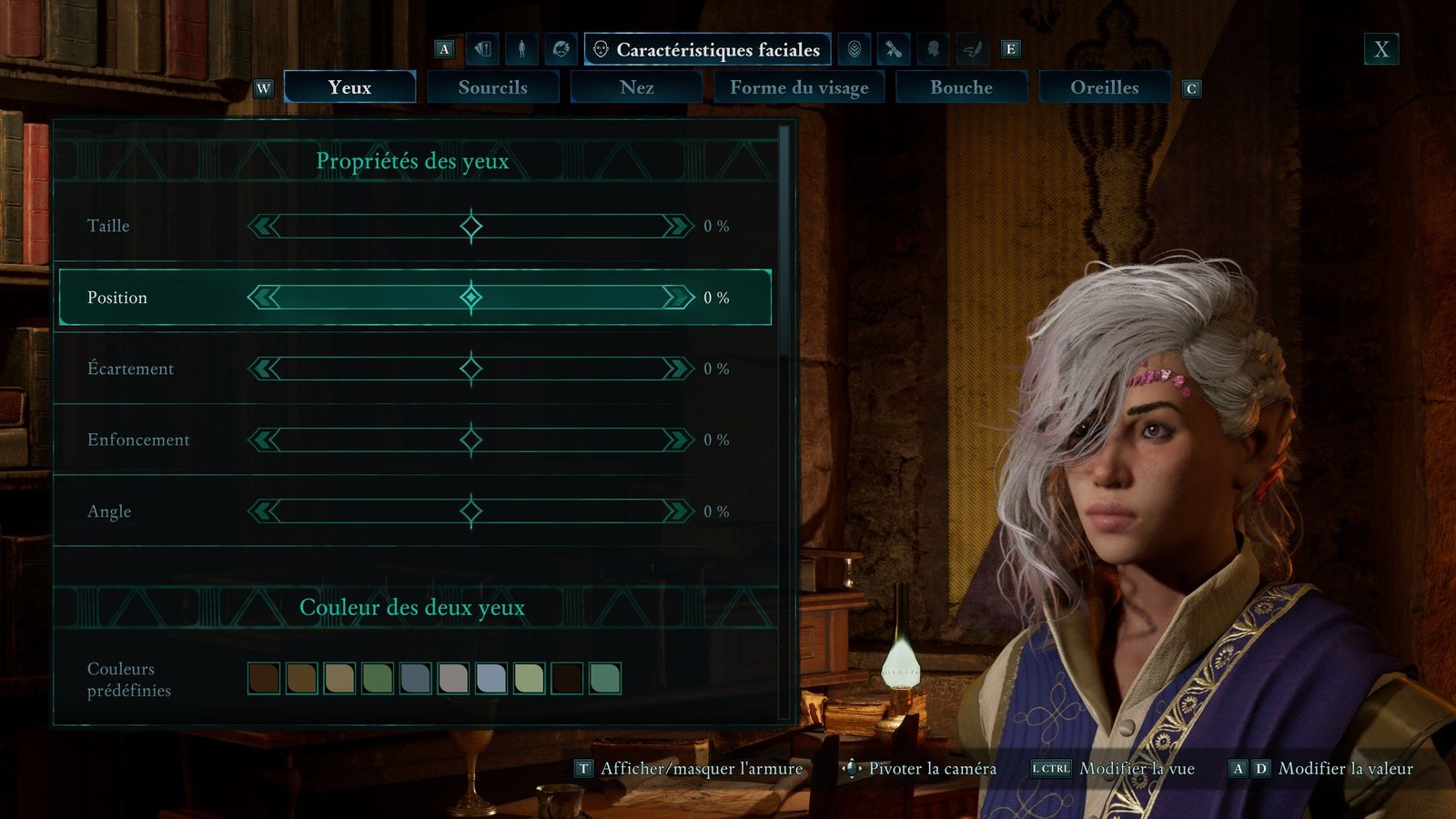Screen dimensions: 1456x819
Task: Pick the green eye color swatch
Action: (378, 678)
